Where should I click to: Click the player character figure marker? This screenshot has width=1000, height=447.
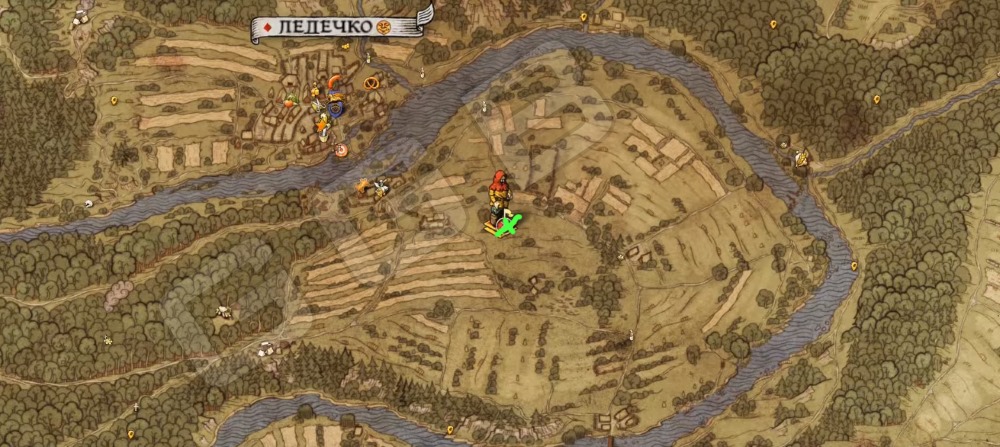point(497,194)
